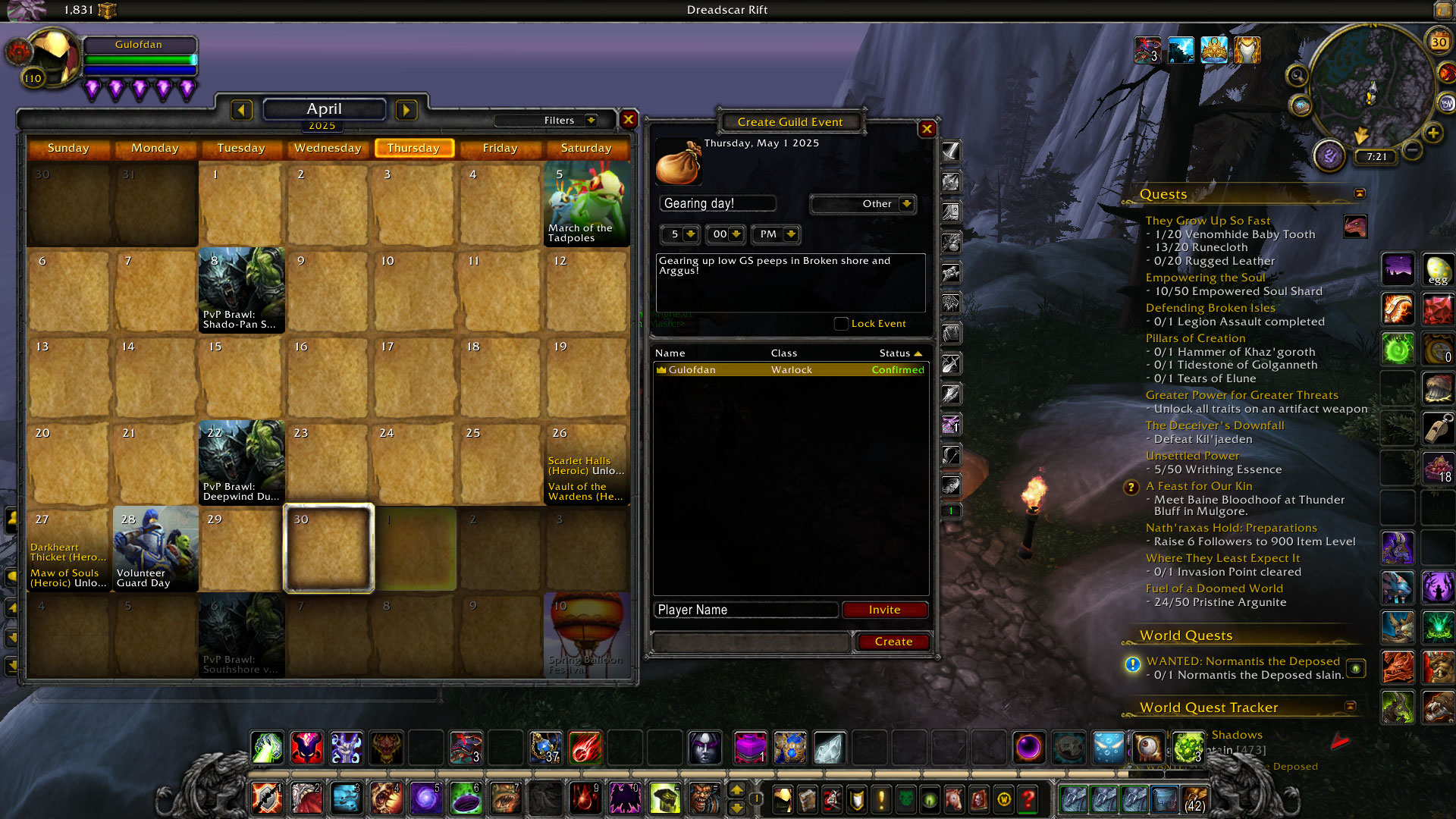Image resolution: width=1456 pixels, height=819 pixels.
Task: Click the Player Name input field
Action: tap(746, 610)
